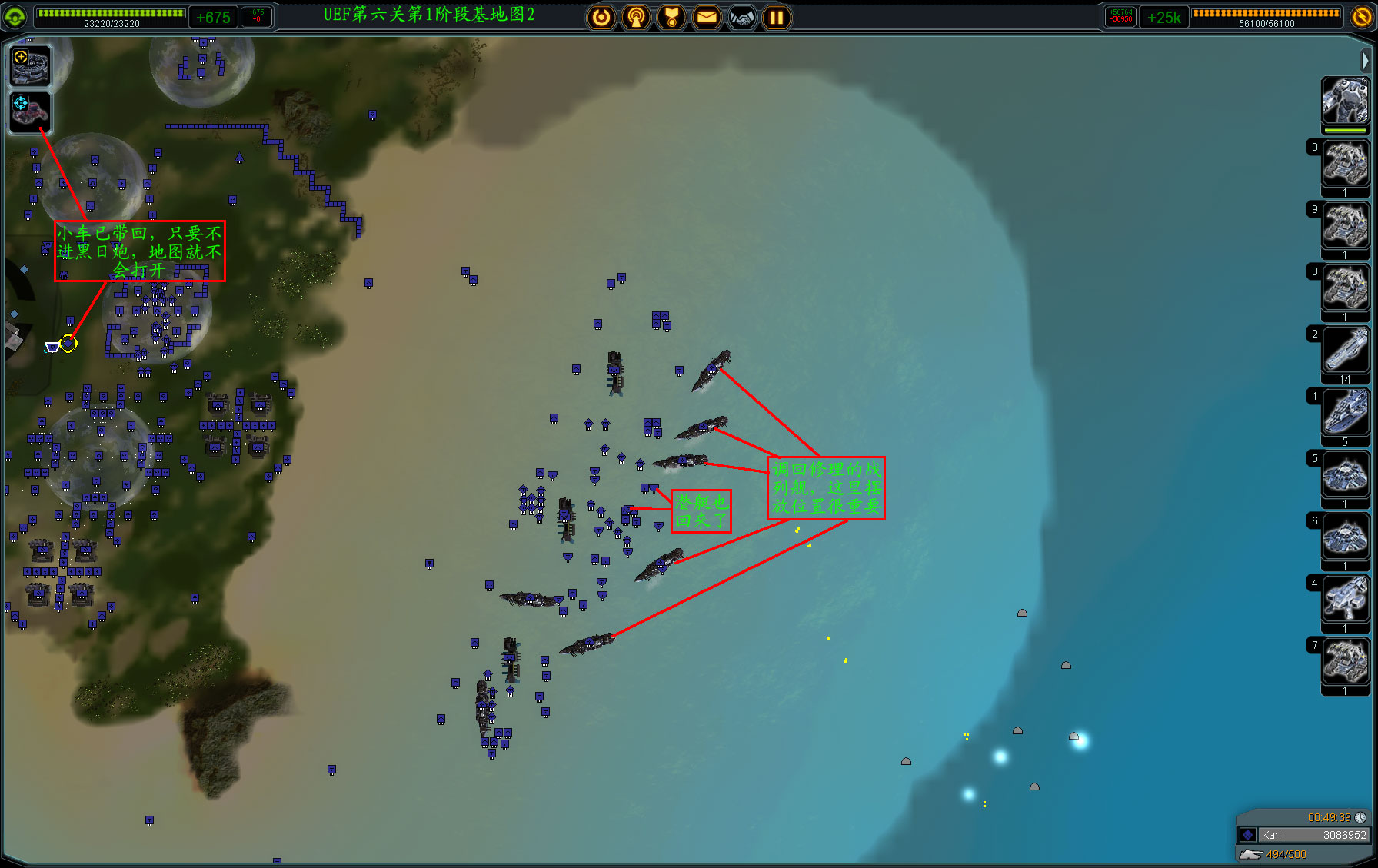Select control group 1 battleships
The image size is (1378, 868).
point(1345,412)
